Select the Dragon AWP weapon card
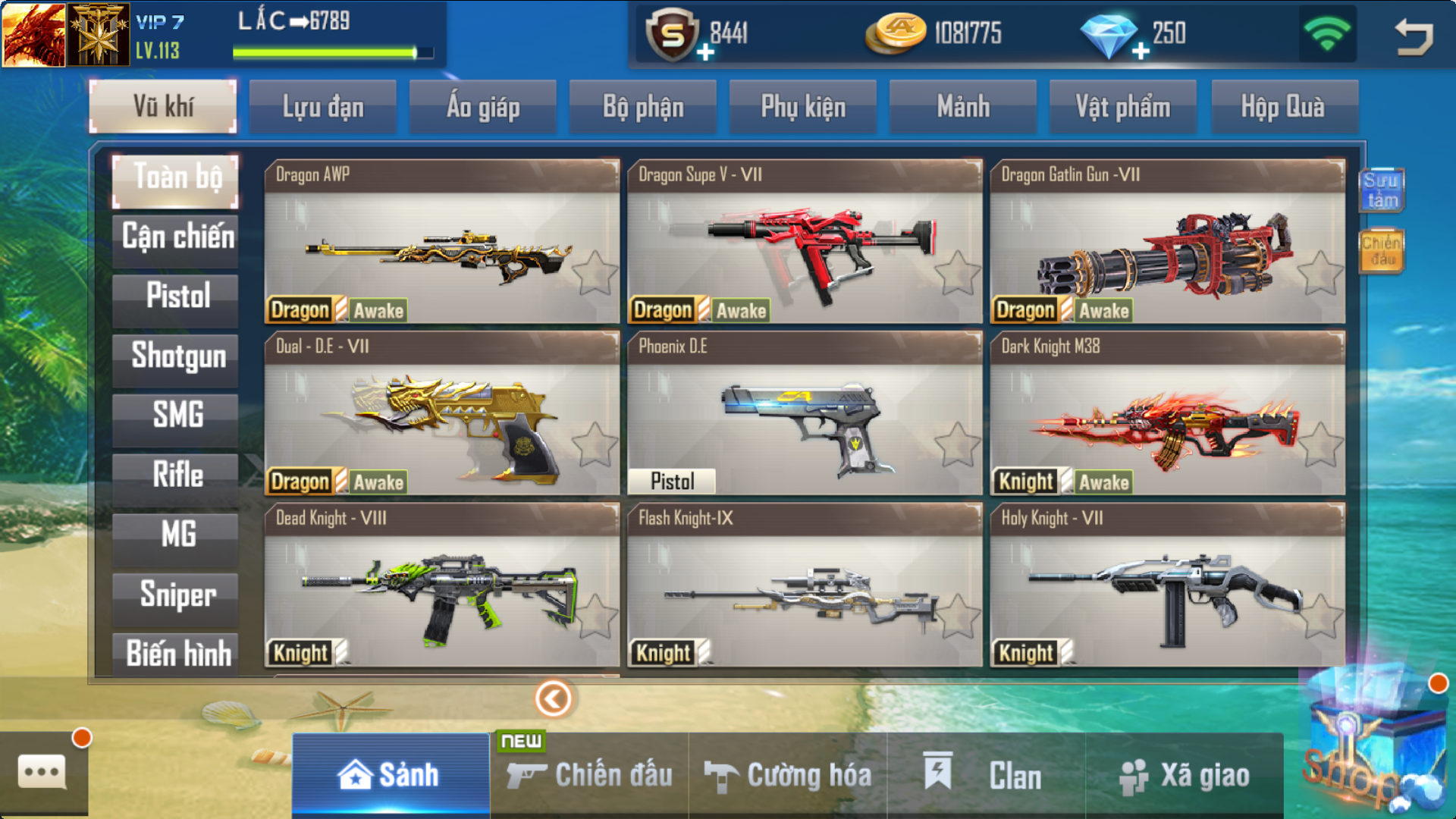Image resolution: width=1456 pixels, height=819 pixels. (441, 243)
